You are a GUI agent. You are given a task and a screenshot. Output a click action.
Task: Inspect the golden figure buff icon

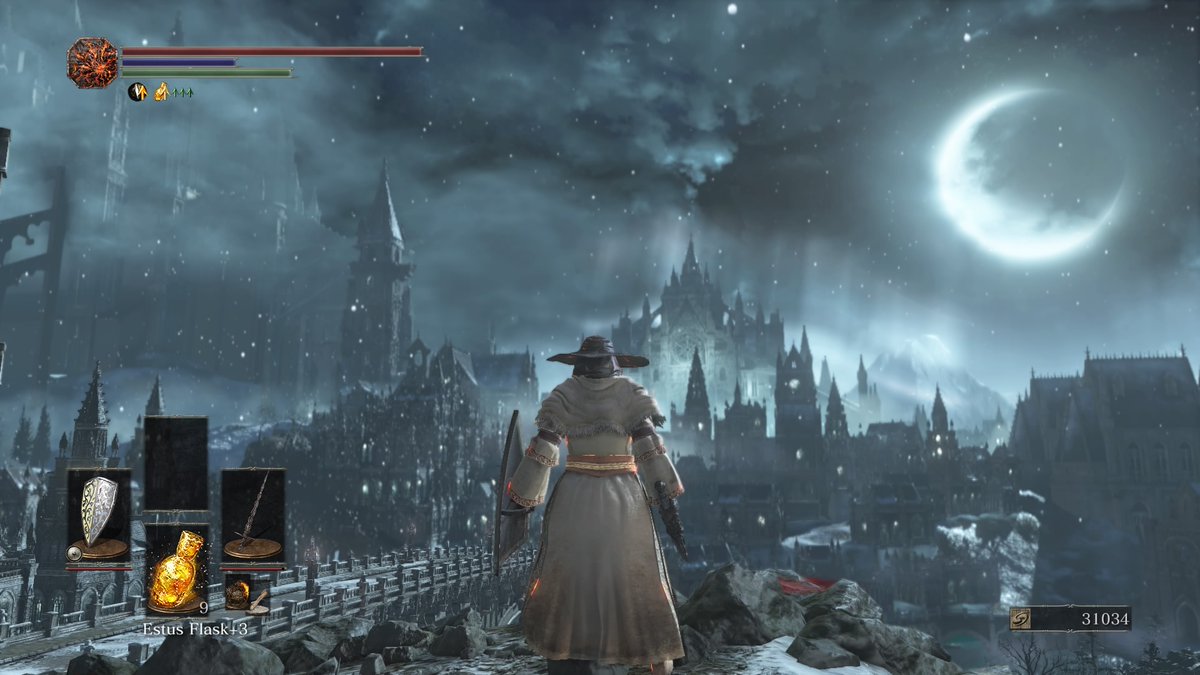point(161,92)
